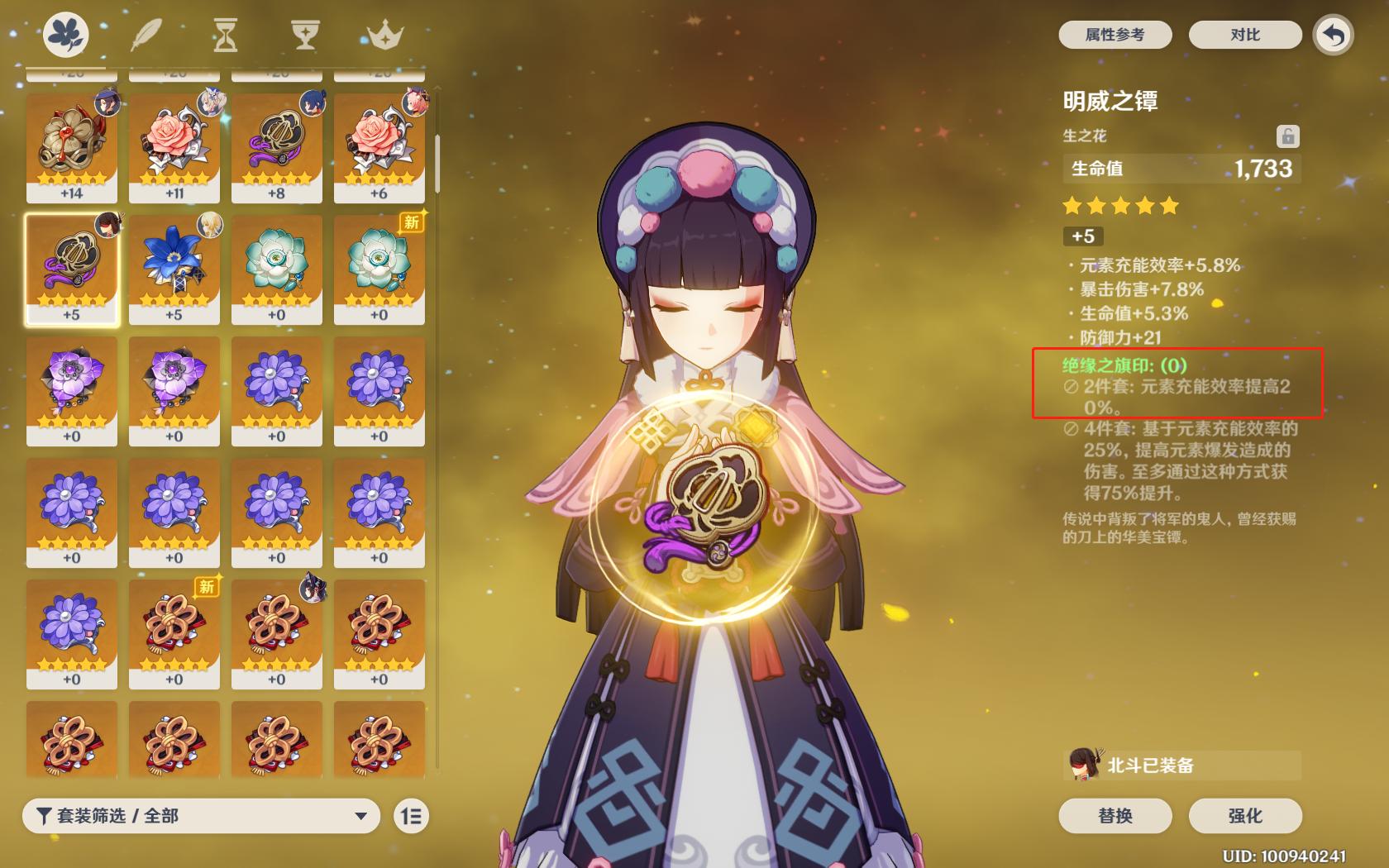Switch to the crown circlet tab
1389x868 pixels.
click(384, 35)
